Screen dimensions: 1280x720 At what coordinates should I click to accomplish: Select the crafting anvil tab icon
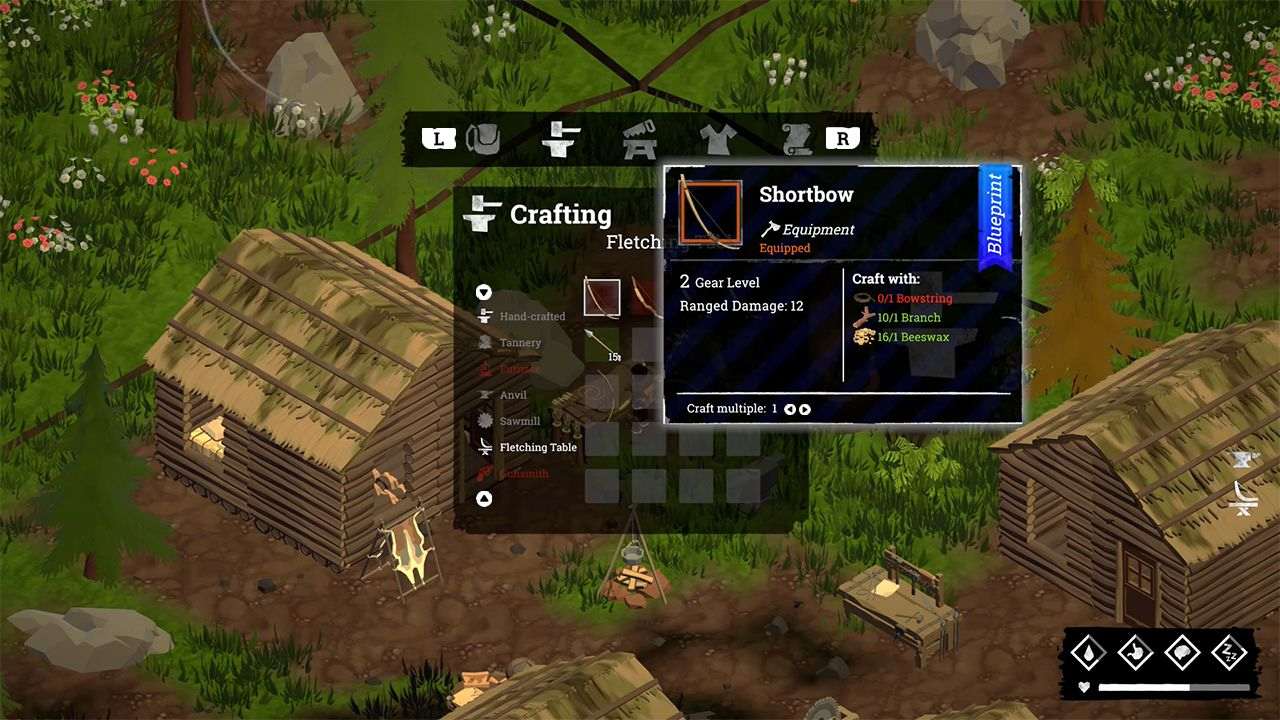tap(560, 140)
